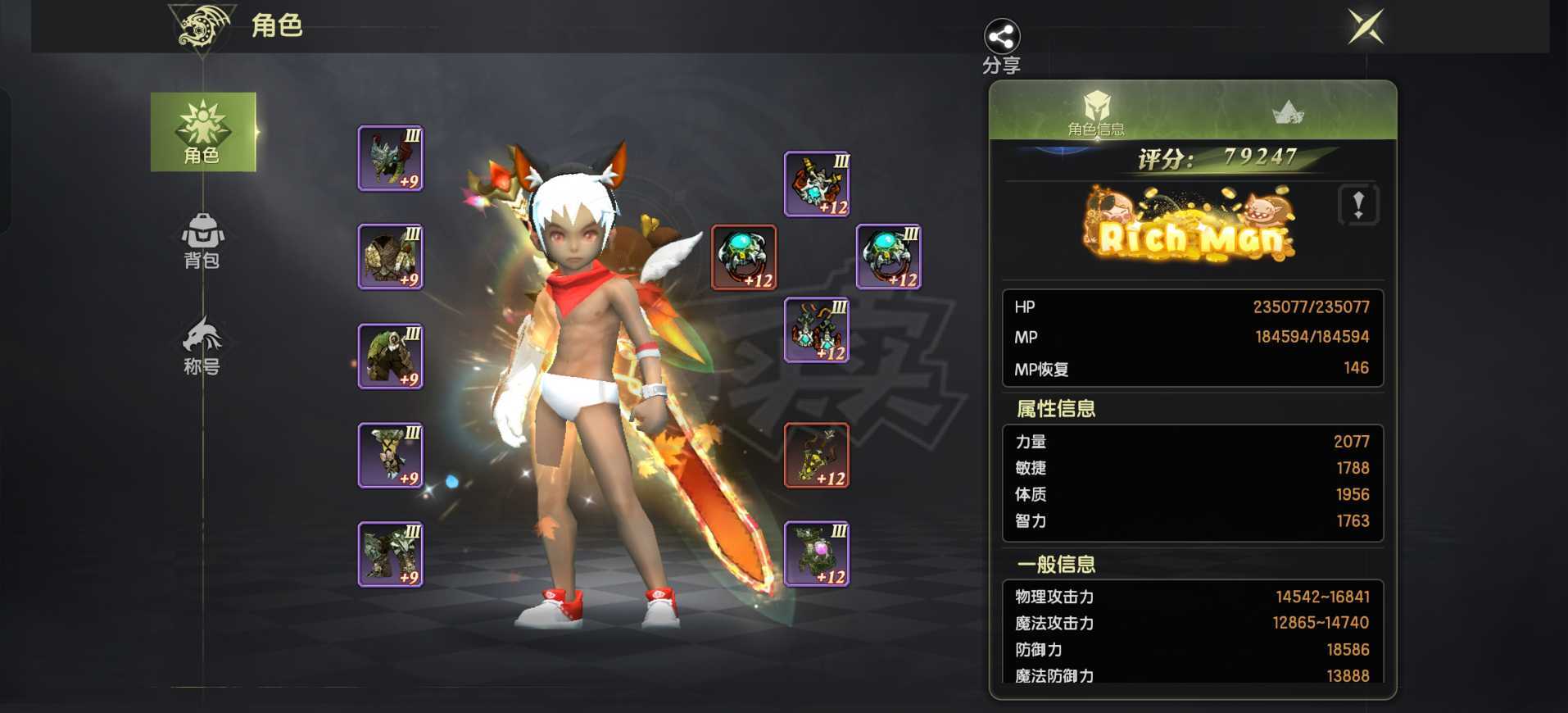Click the +9 helmet equipment slot
Screen dimensions: 1568x713
[x=390, y=157]
